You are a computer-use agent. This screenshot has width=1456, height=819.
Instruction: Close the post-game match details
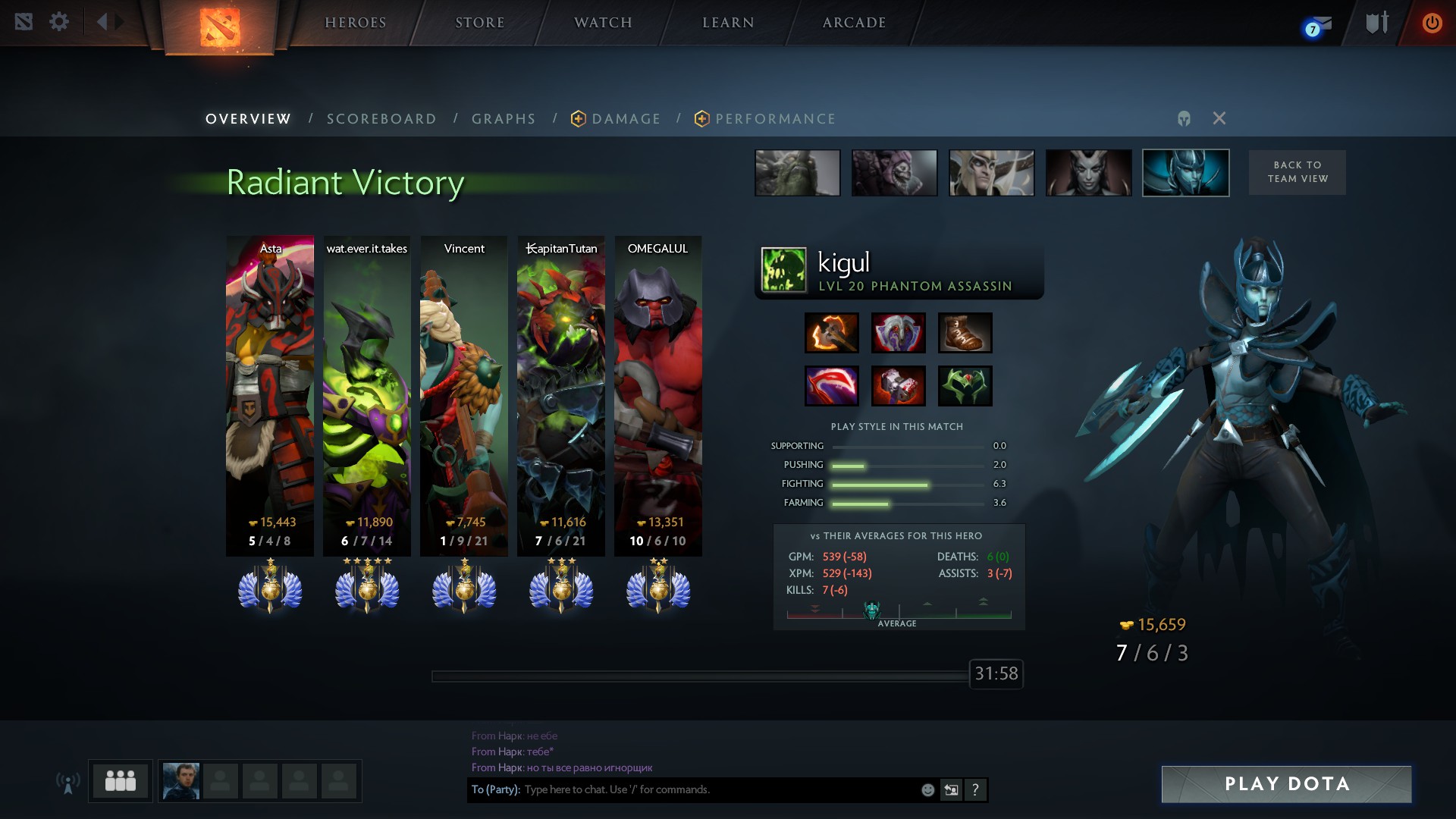(x=1219, y=118)
